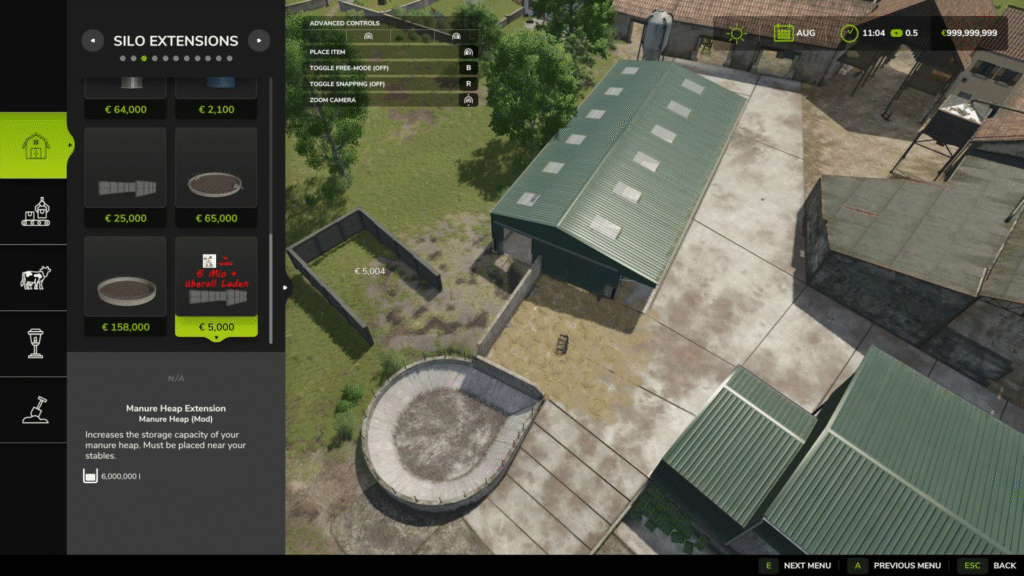
Task: Switch to the production factory category
Action: pyautogui.click(x=34, y=212)
